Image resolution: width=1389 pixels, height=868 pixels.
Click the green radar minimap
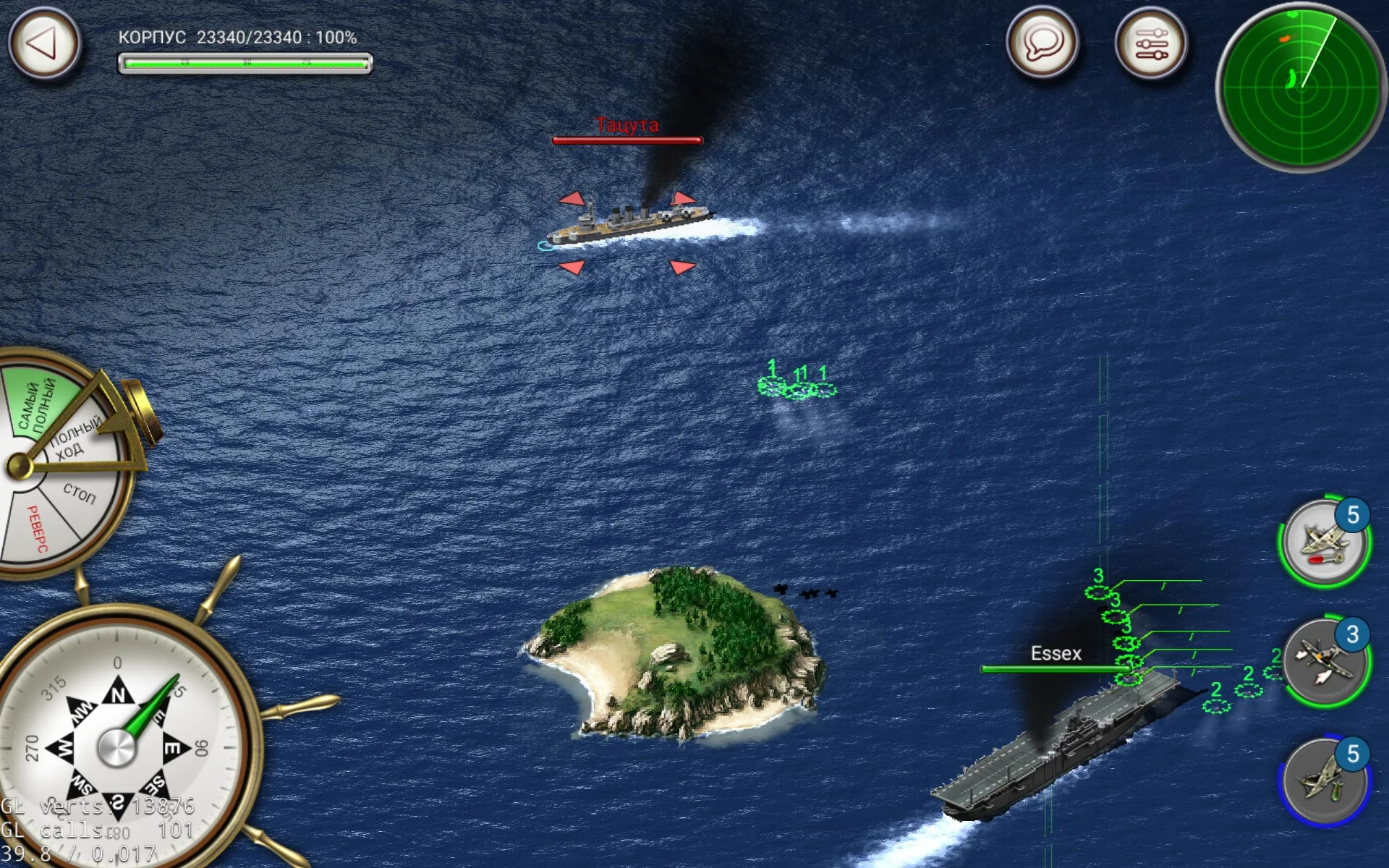pyautogui.click(x=1301, y=88)
